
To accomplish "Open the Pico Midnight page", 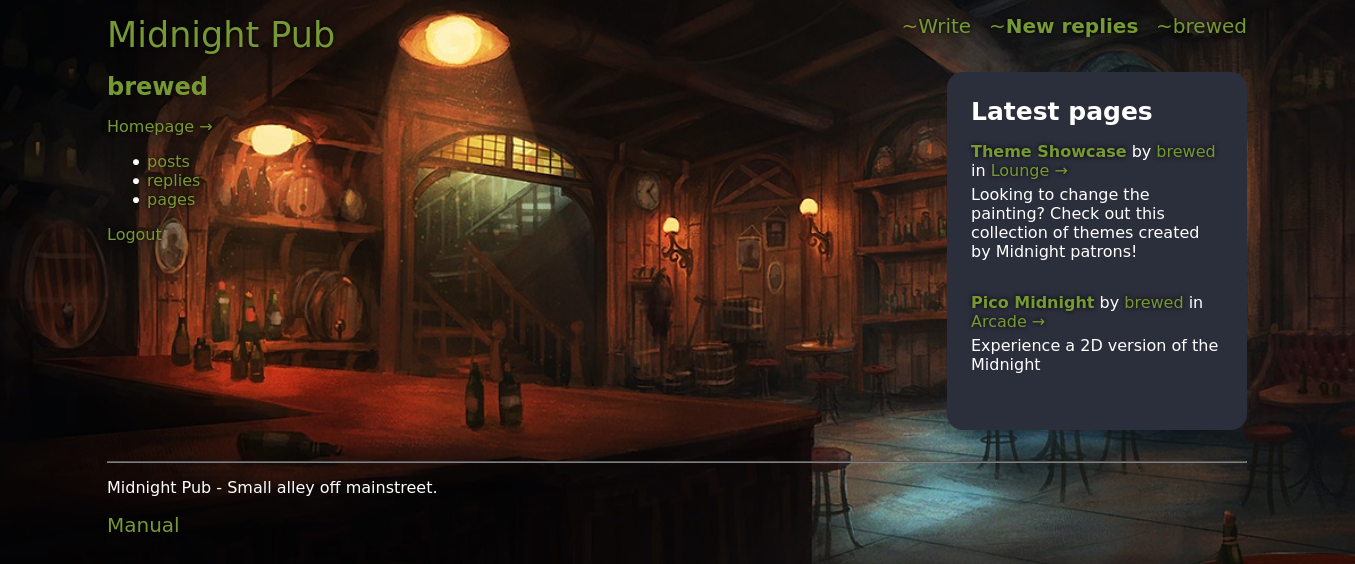I will click(1032, 302).
